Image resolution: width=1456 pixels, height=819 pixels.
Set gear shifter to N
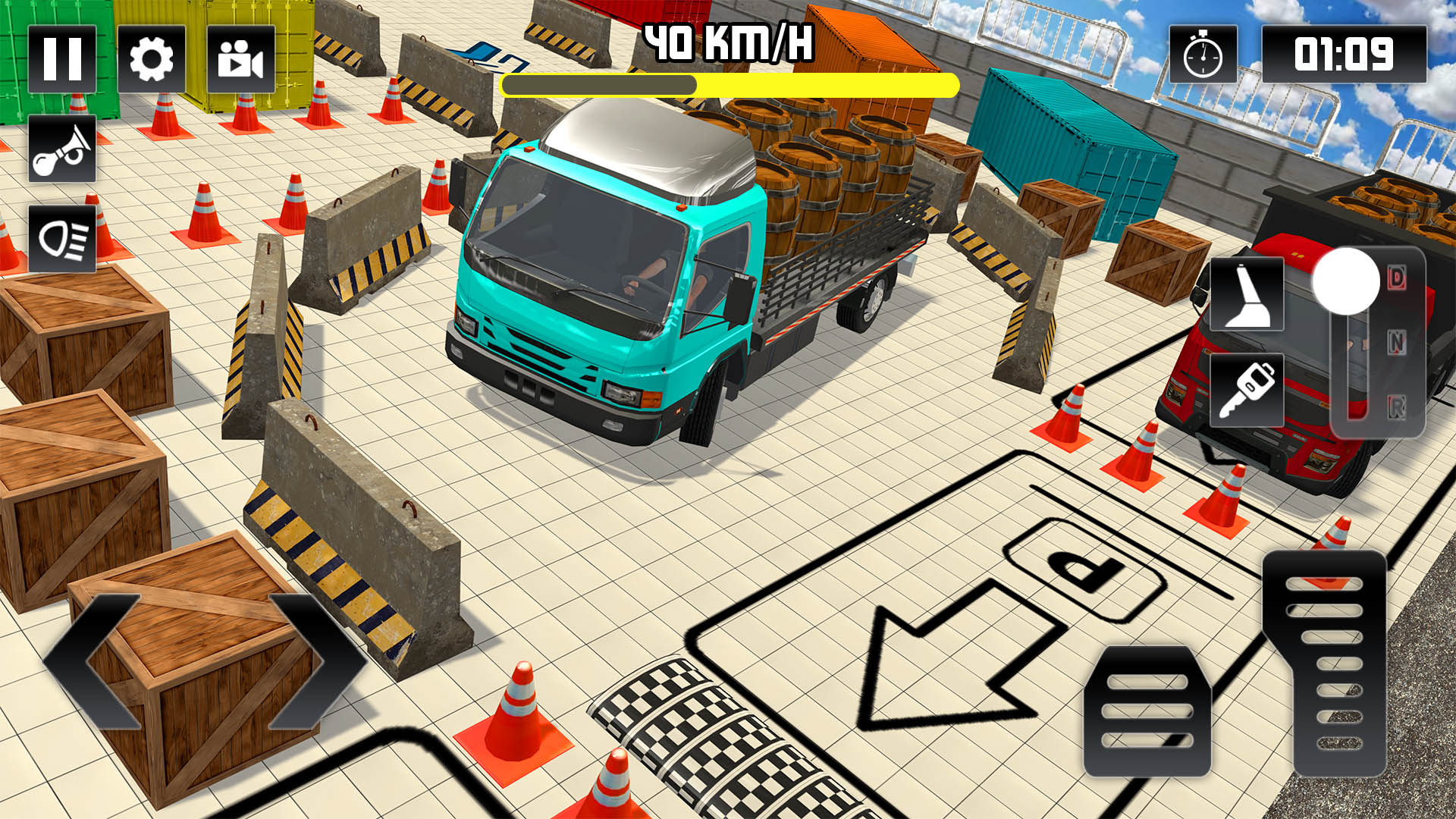pos(1396,341)
